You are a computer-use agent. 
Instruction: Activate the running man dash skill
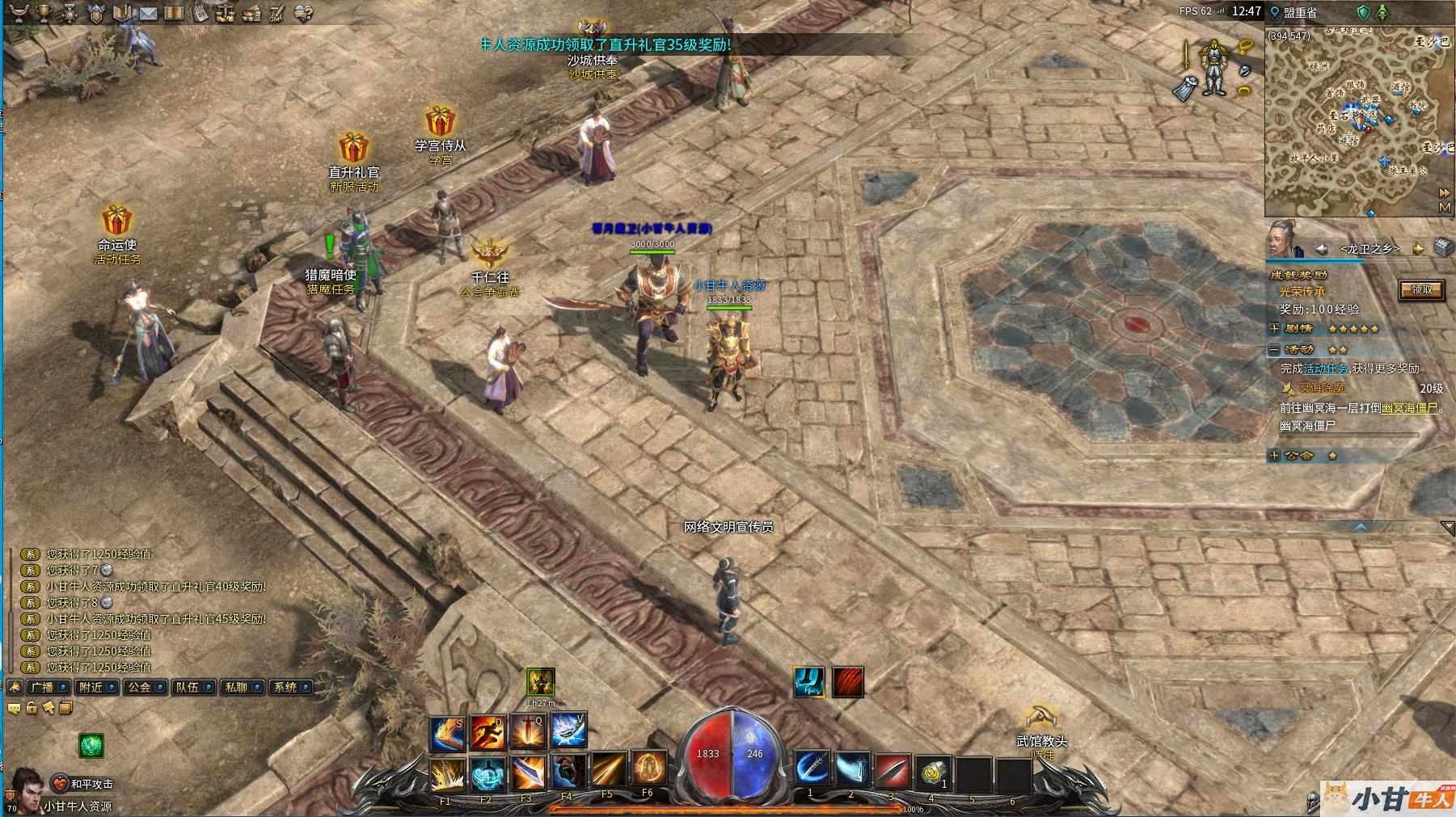point(487,732)
